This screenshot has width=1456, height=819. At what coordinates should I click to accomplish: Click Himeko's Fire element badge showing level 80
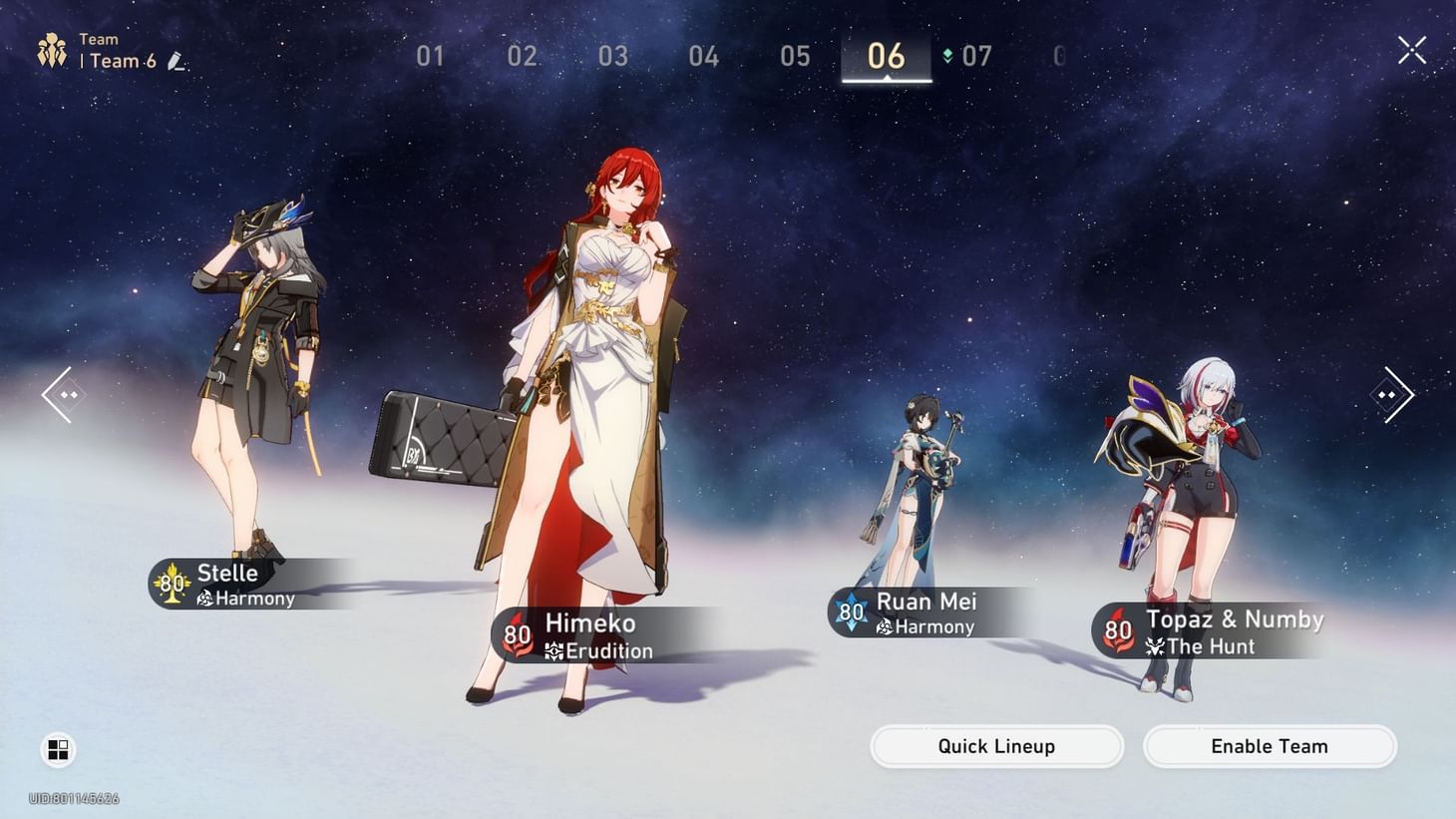517,634
